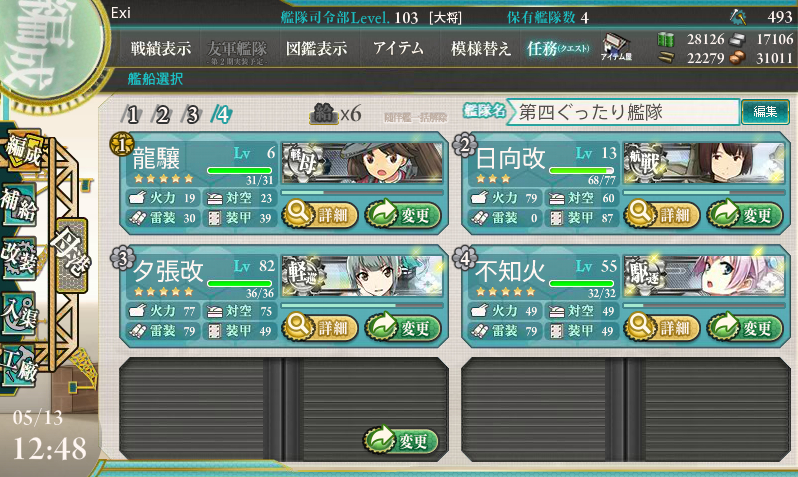
Task: View 詳細 details for 夕張改
Action: tap(318, 326)
